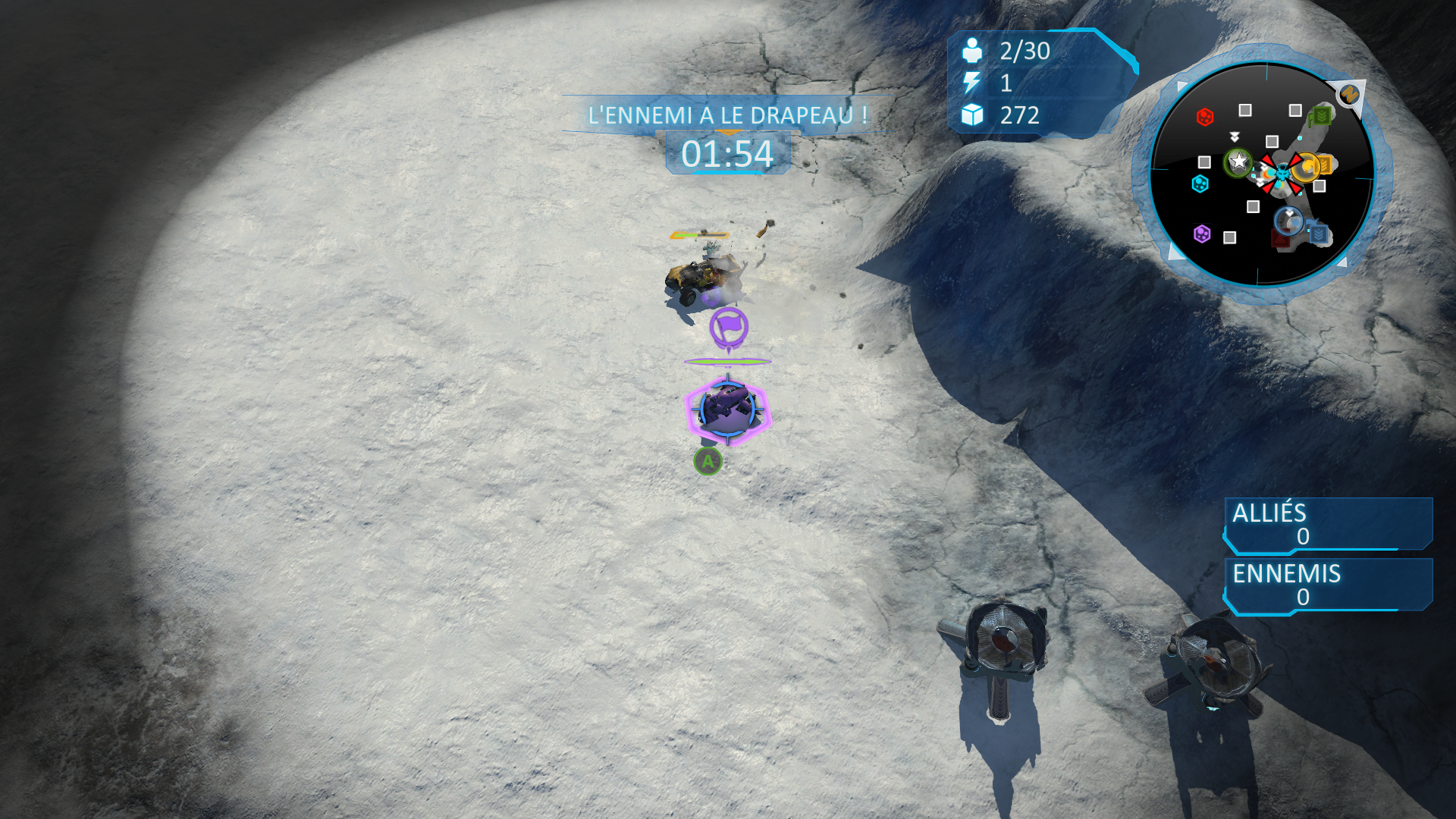The height and width of the screenshot is (819, 1456).
Task: Select the purple highlighted vehicle unit
Action: pyautogui.click(x=727, y=409)
